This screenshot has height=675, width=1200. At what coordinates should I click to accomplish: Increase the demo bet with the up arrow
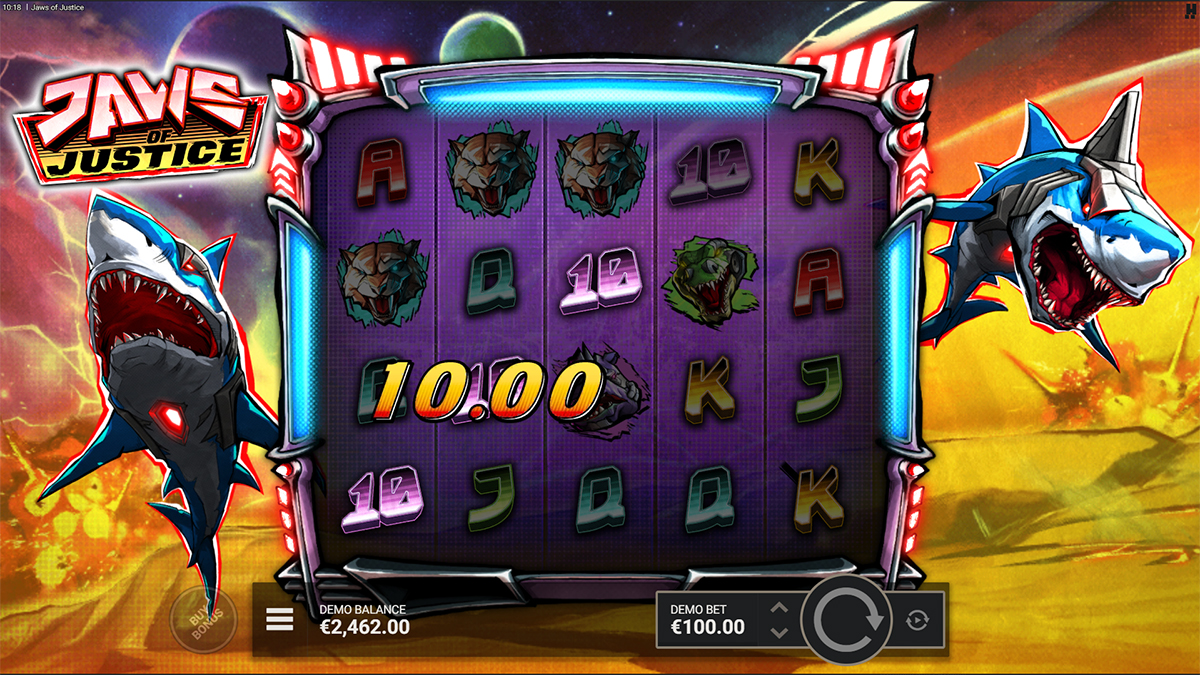(x=780, y=608)
